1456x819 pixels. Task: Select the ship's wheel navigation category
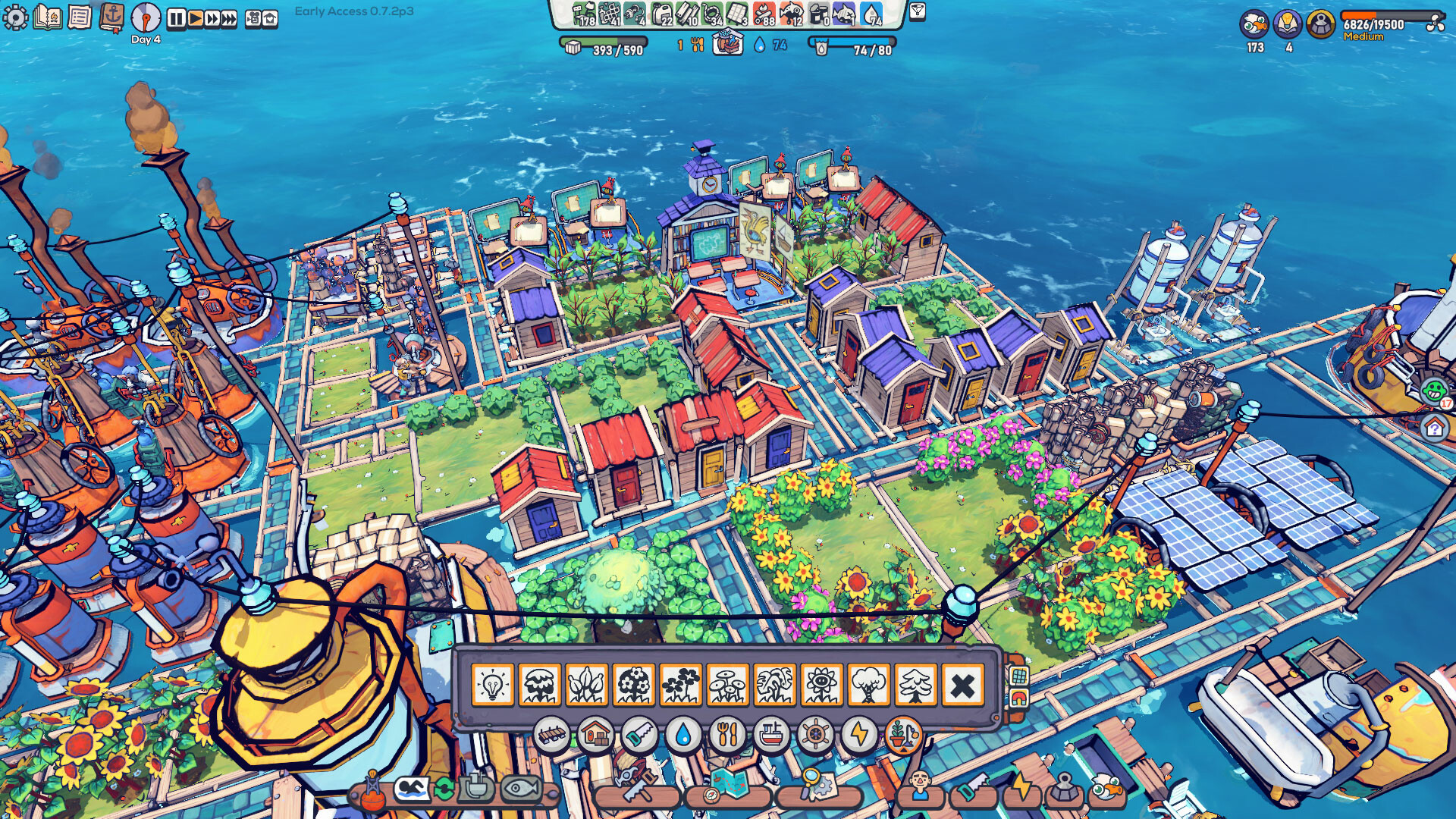coord(814,734)
